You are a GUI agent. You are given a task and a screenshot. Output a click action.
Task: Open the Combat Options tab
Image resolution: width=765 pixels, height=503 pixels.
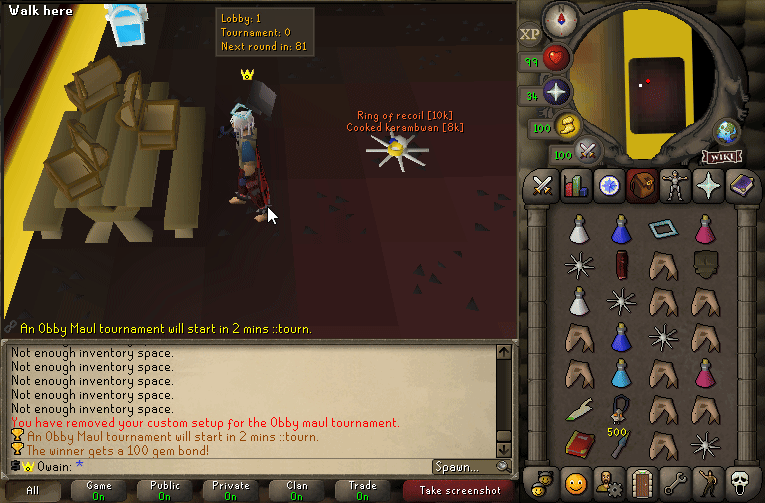542,186
